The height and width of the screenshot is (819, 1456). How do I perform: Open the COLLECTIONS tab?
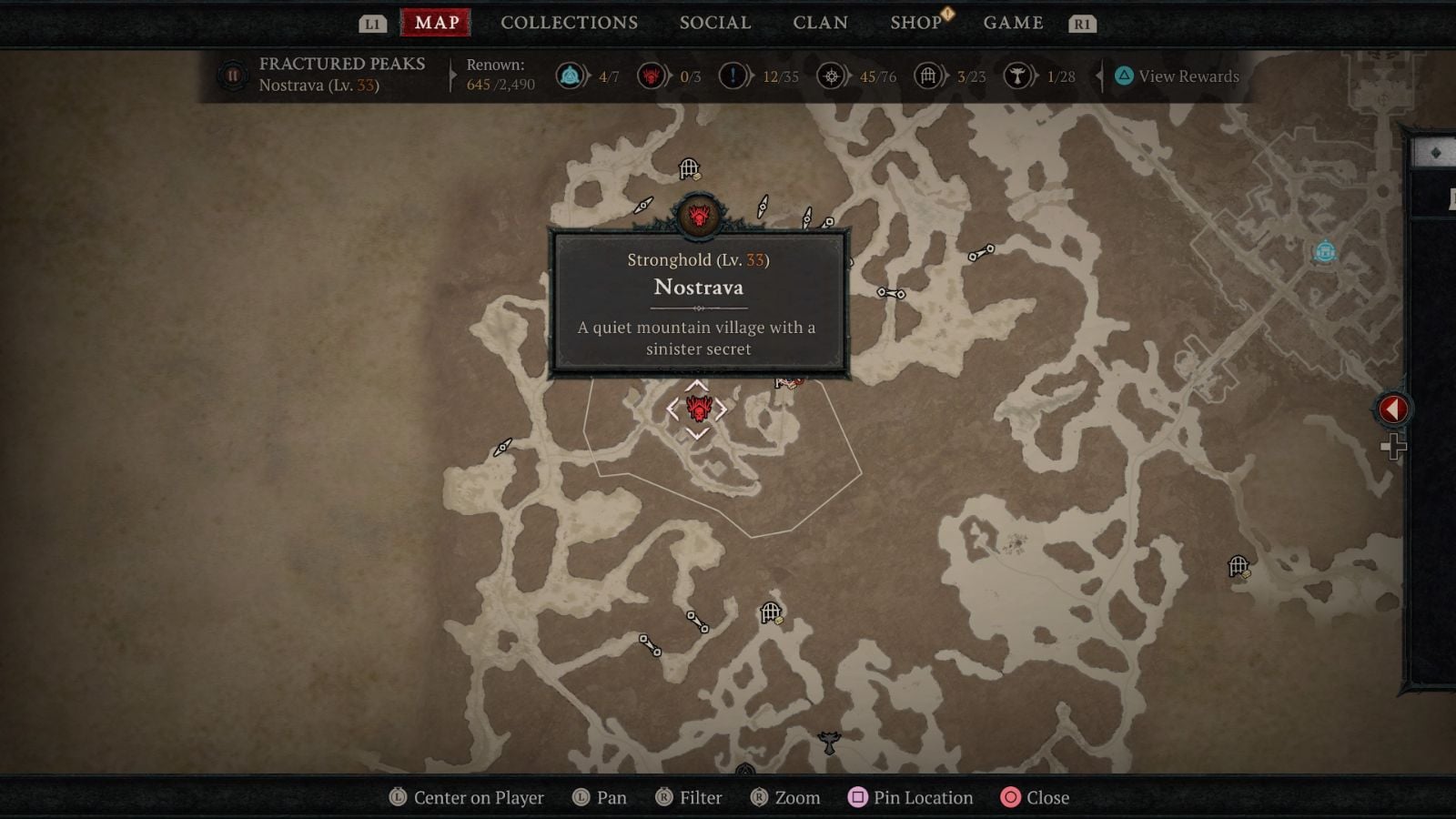pyautogui.click(x=569, y=23)
